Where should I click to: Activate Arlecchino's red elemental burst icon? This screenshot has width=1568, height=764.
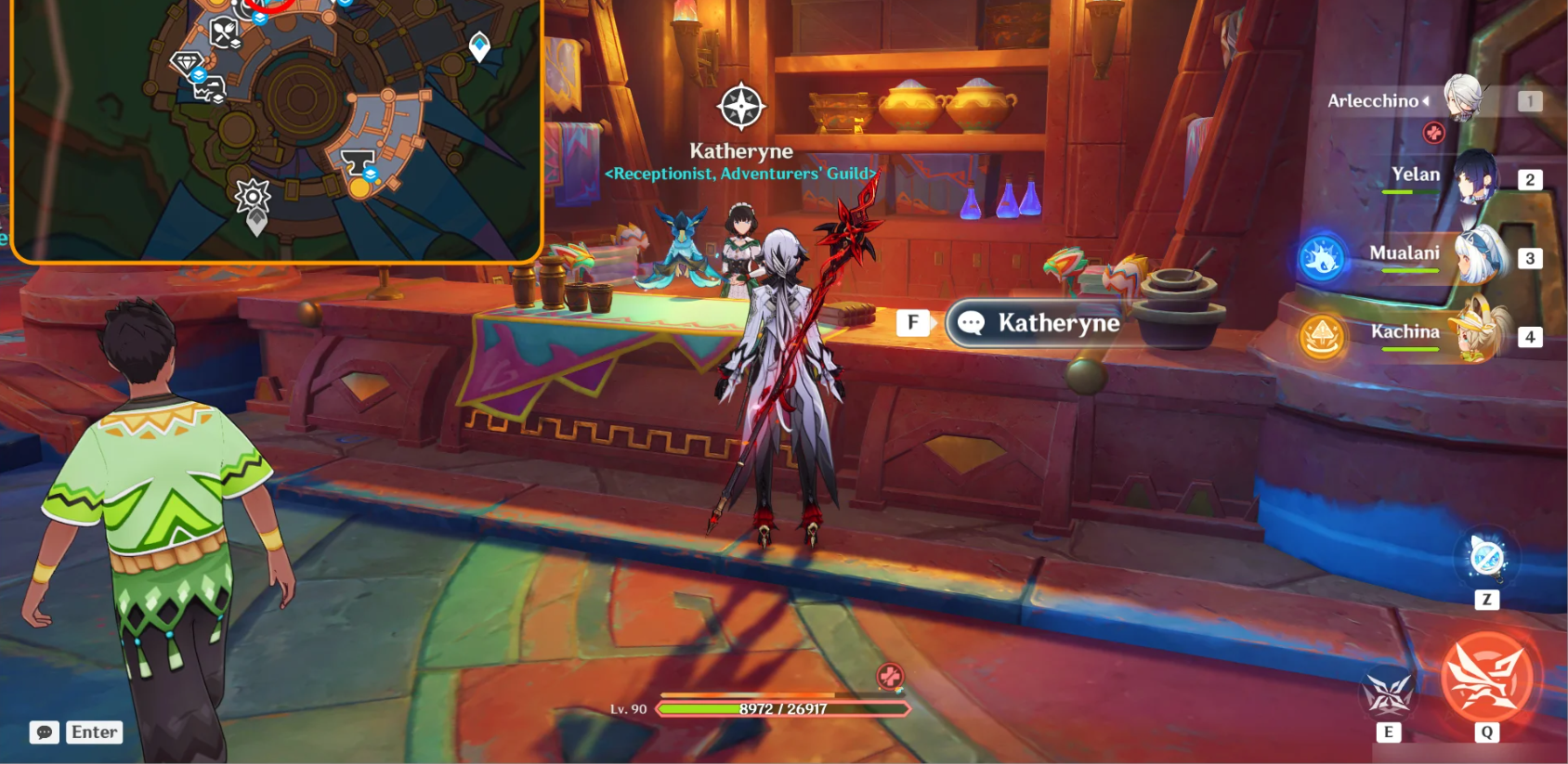click(x=1487, y=678)
